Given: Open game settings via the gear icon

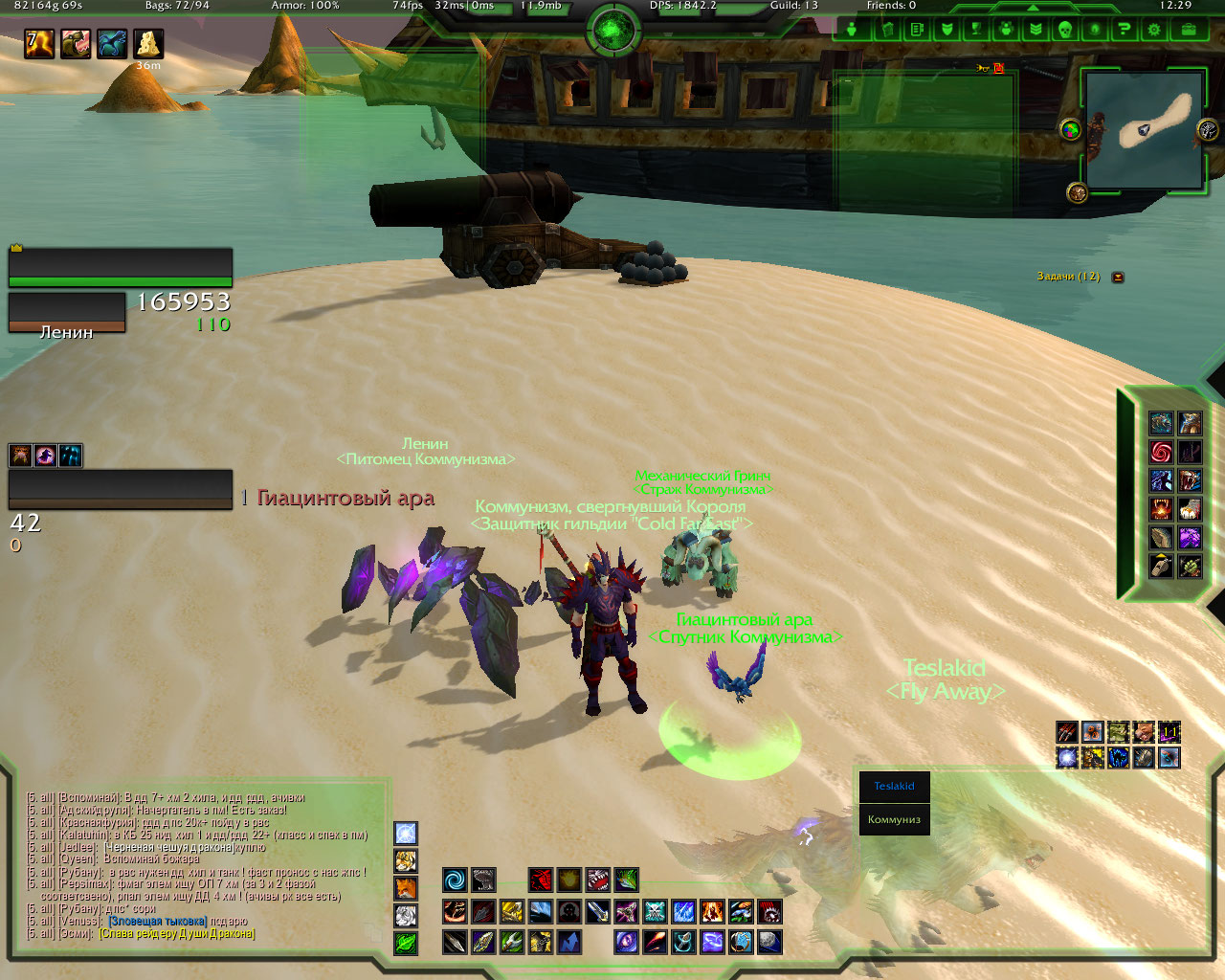Looking at the screenshot, I should click(1154, 29).
